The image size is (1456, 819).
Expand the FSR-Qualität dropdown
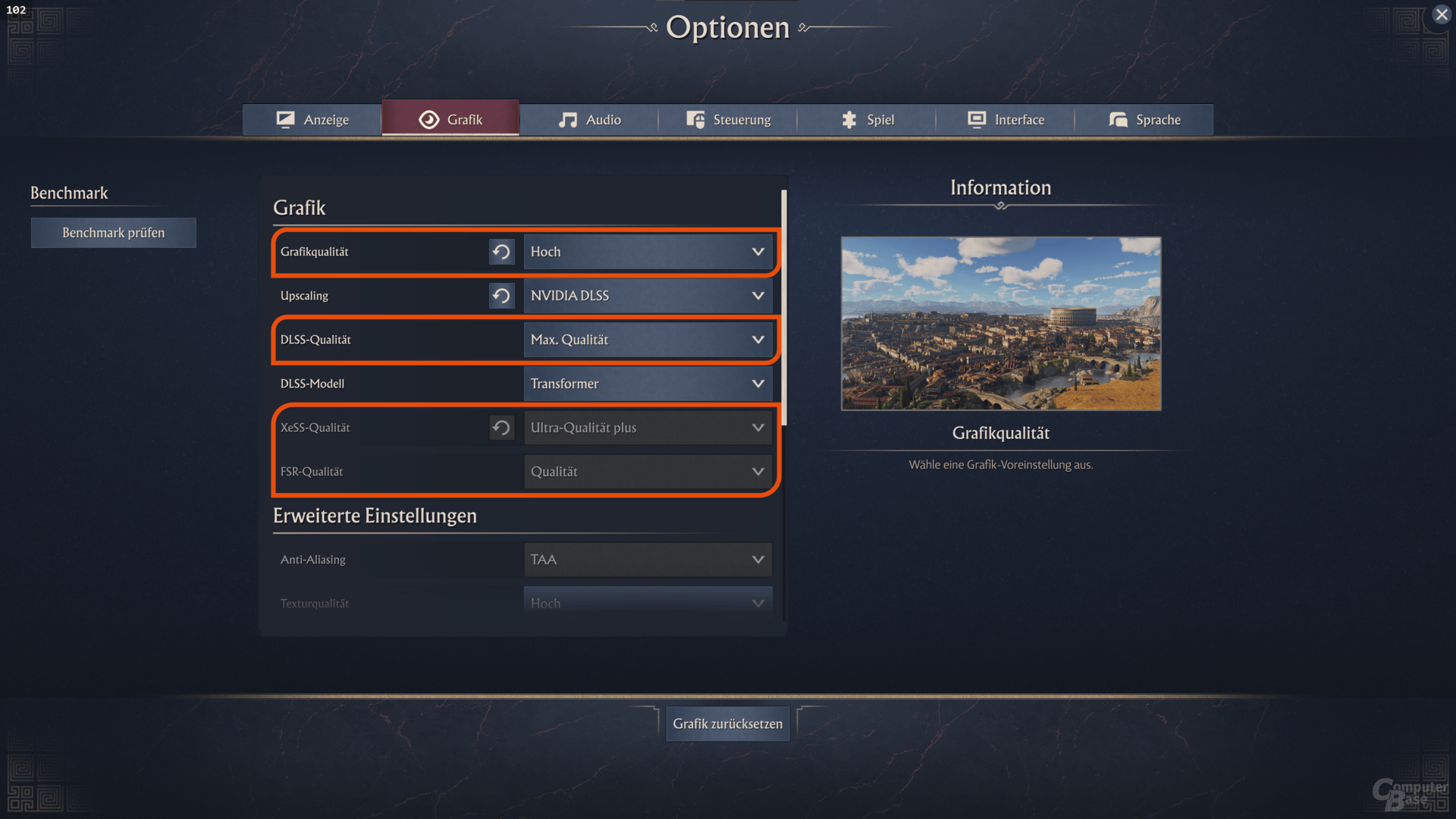coord(648,472)
